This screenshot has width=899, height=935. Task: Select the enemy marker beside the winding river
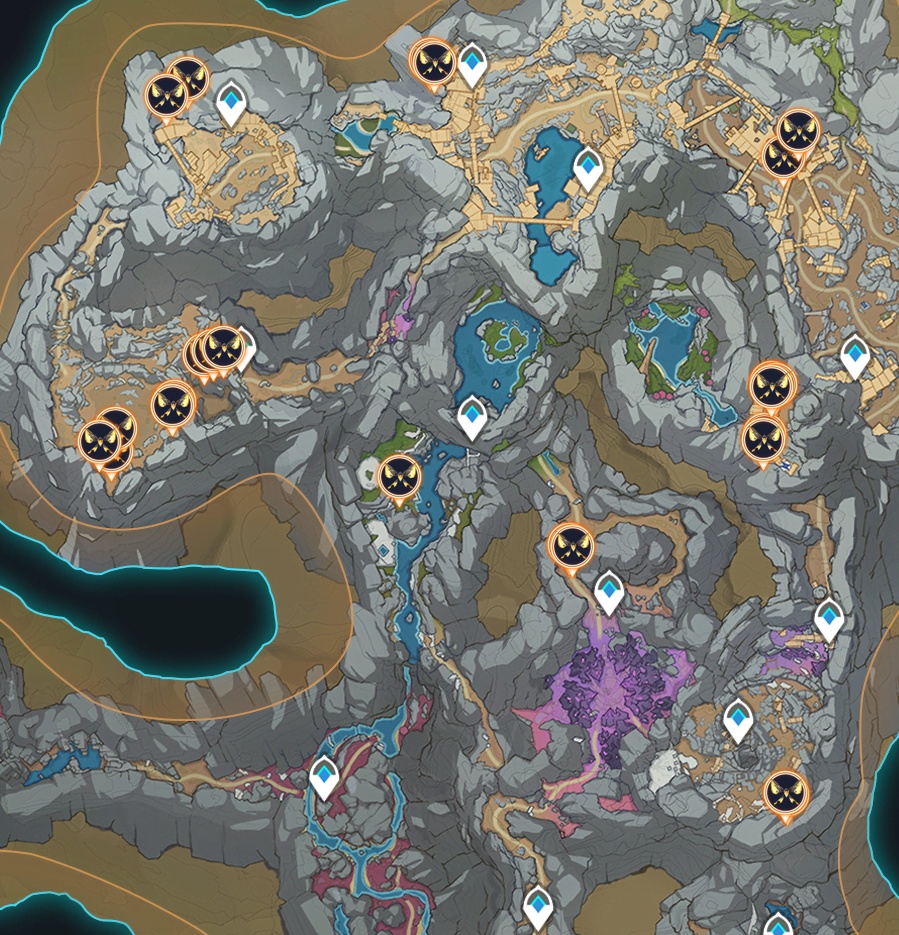pyautogui.click(x=398, y=476)
